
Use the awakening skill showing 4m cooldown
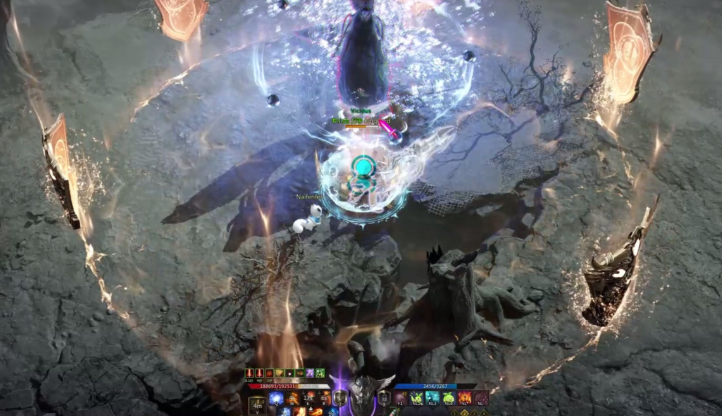click(256, 405)
